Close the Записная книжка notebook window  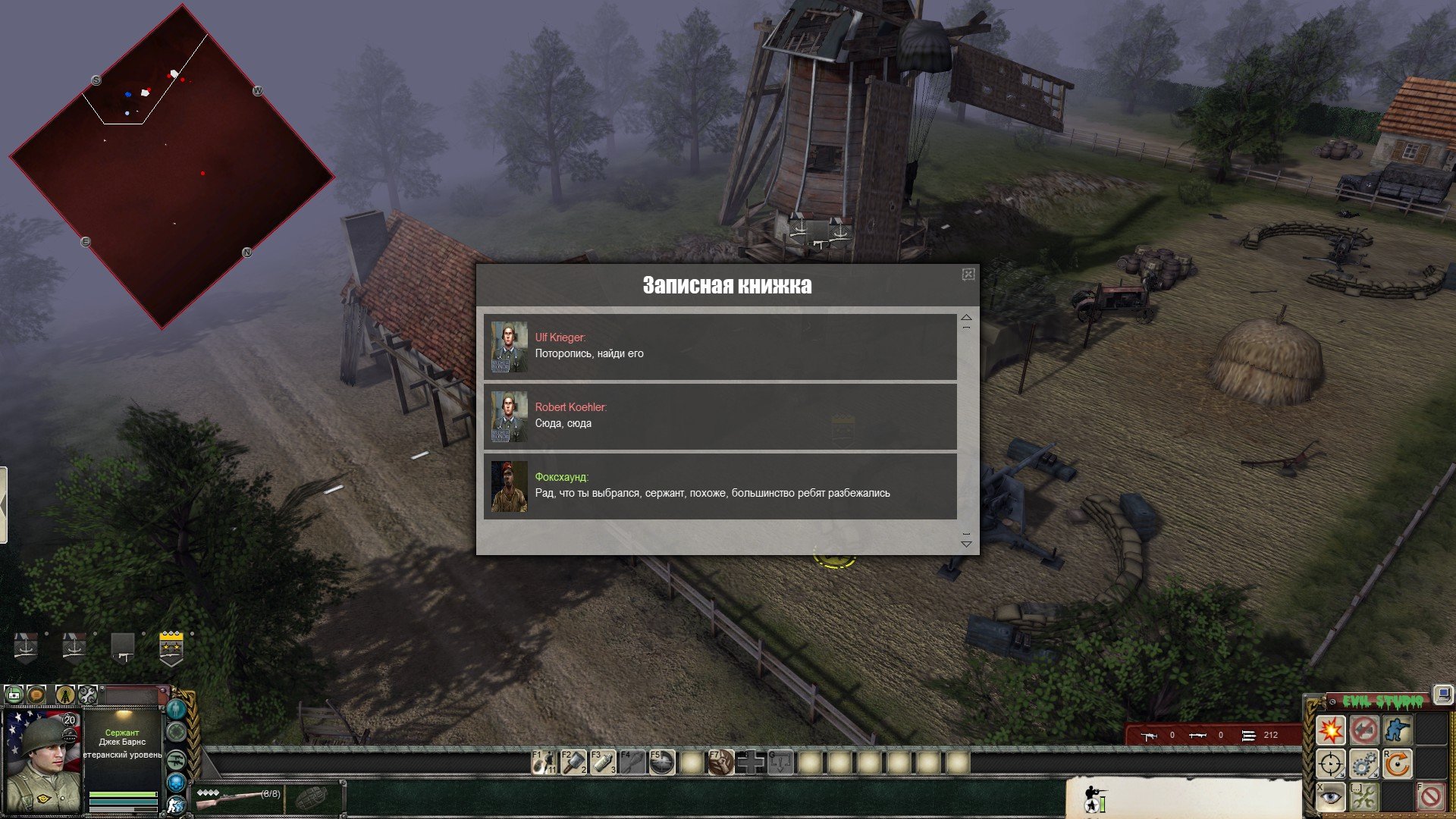click(968, 275)
